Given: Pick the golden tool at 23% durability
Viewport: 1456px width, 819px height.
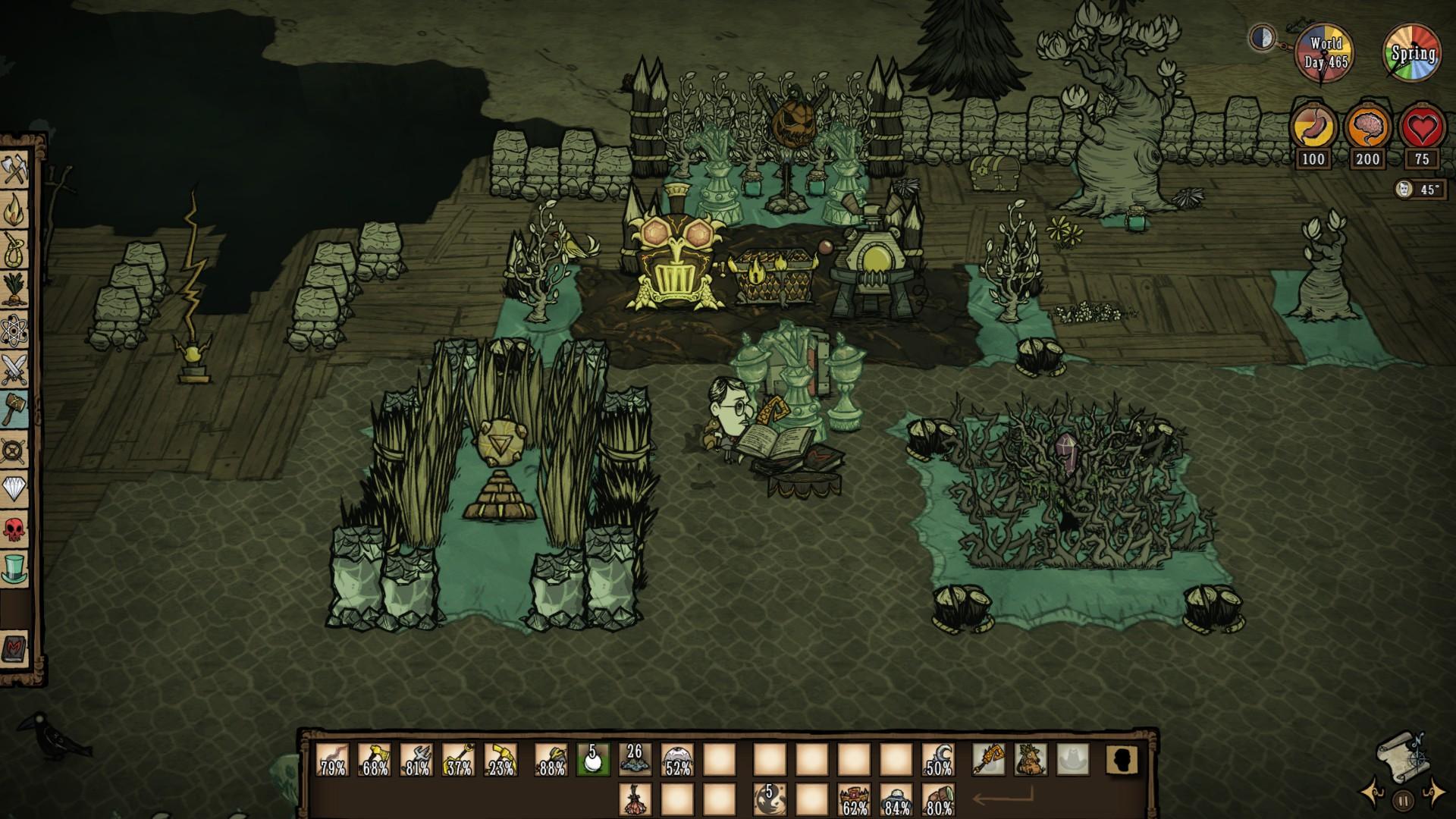Looking at the screenshot, I should [x=500, y=760].
